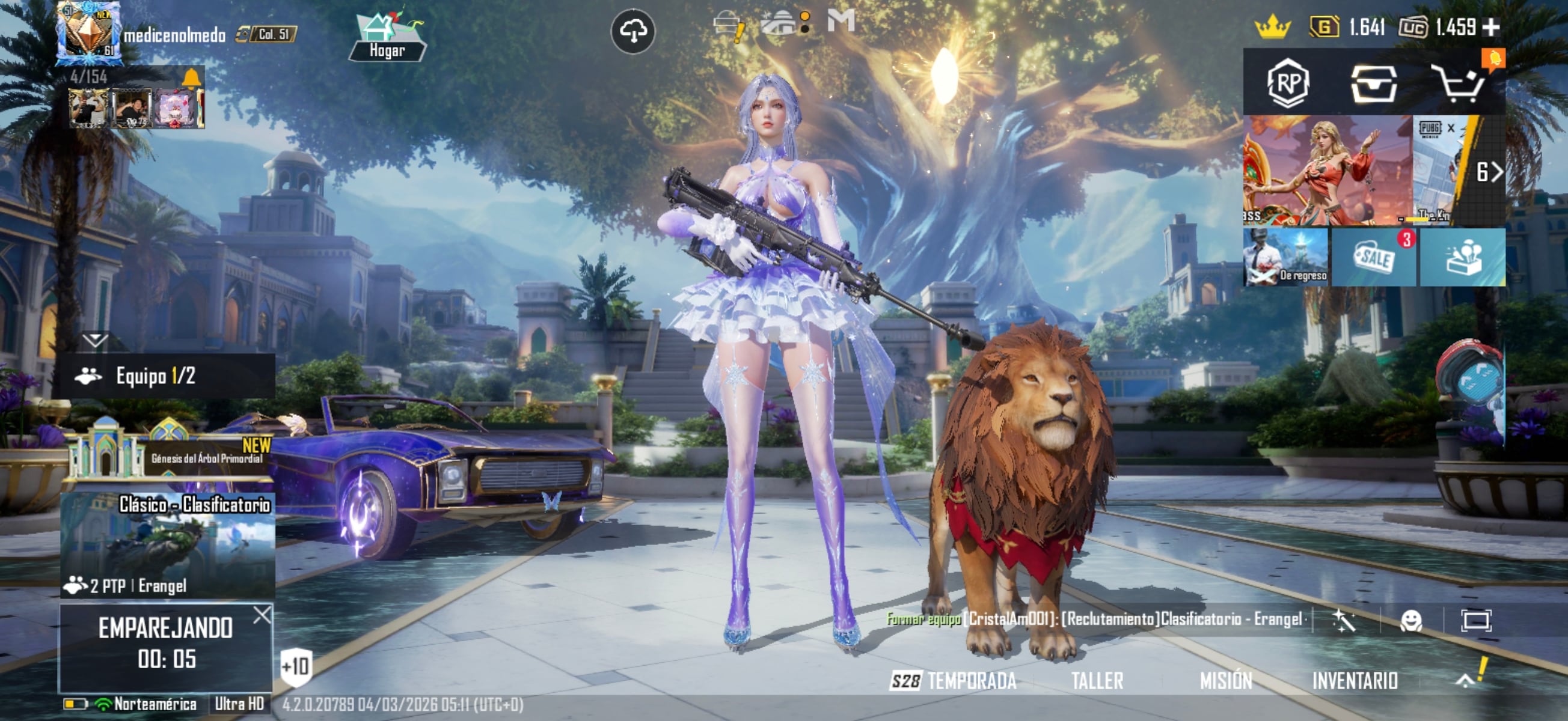Open the Hogar home button

387,38
